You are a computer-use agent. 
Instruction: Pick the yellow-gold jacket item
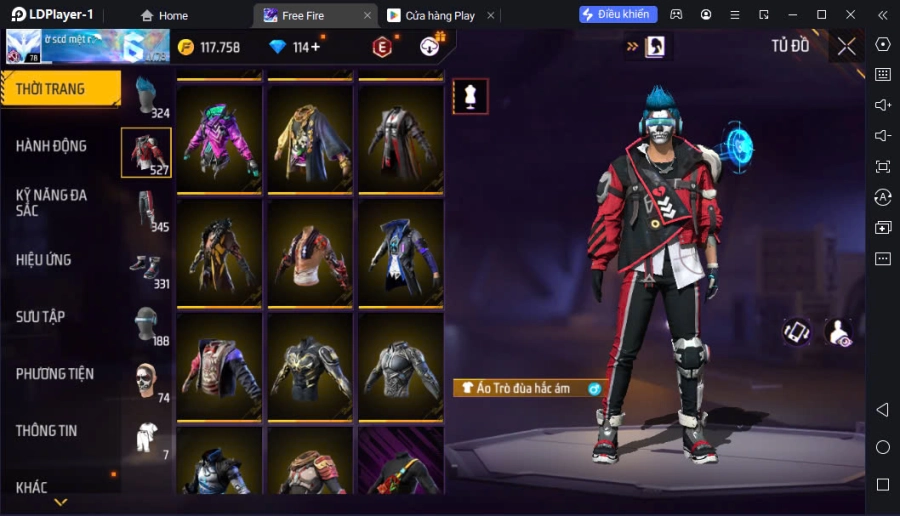[310, 138]
